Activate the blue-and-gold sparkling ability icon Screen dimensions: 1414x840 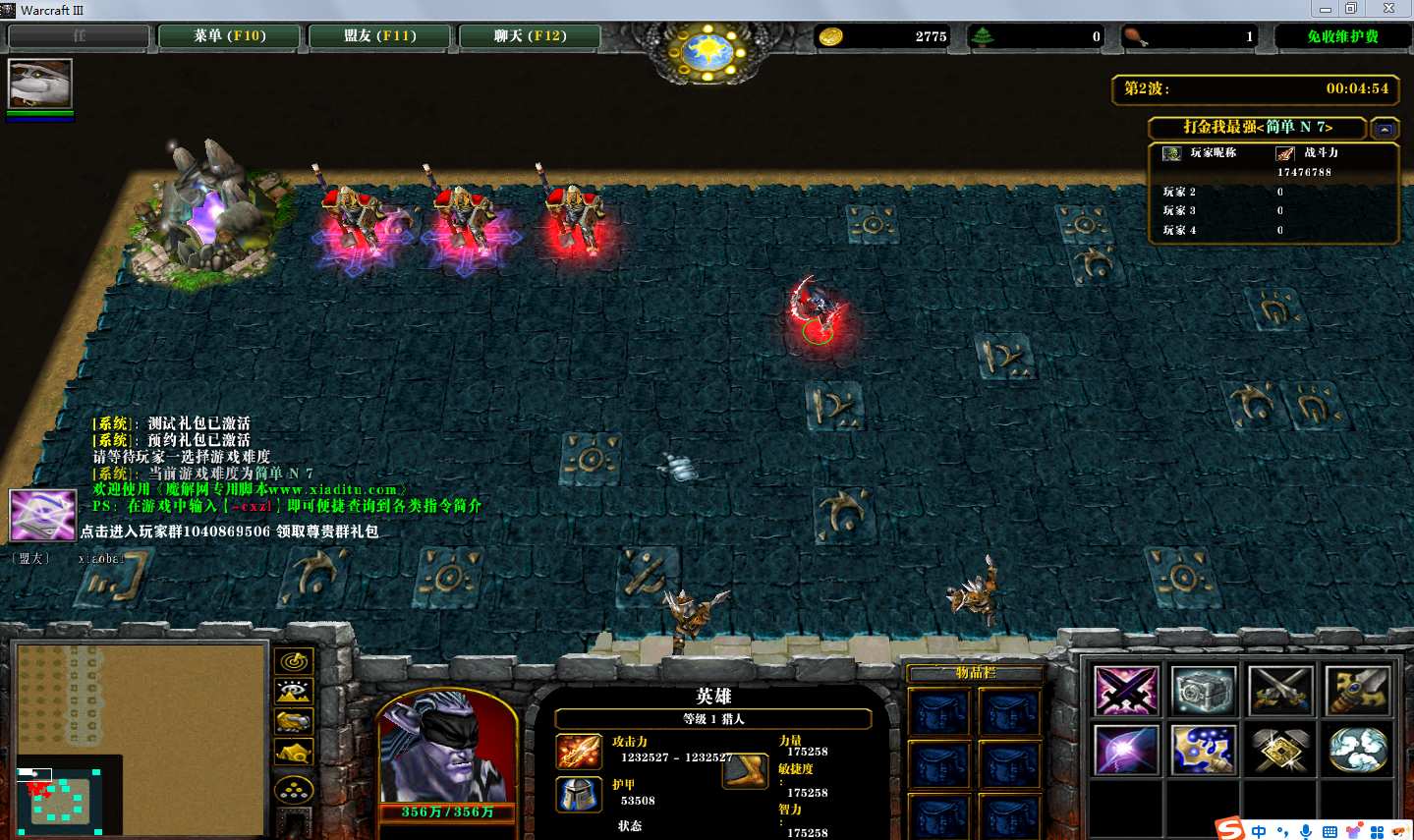(x=1203, y=751)
